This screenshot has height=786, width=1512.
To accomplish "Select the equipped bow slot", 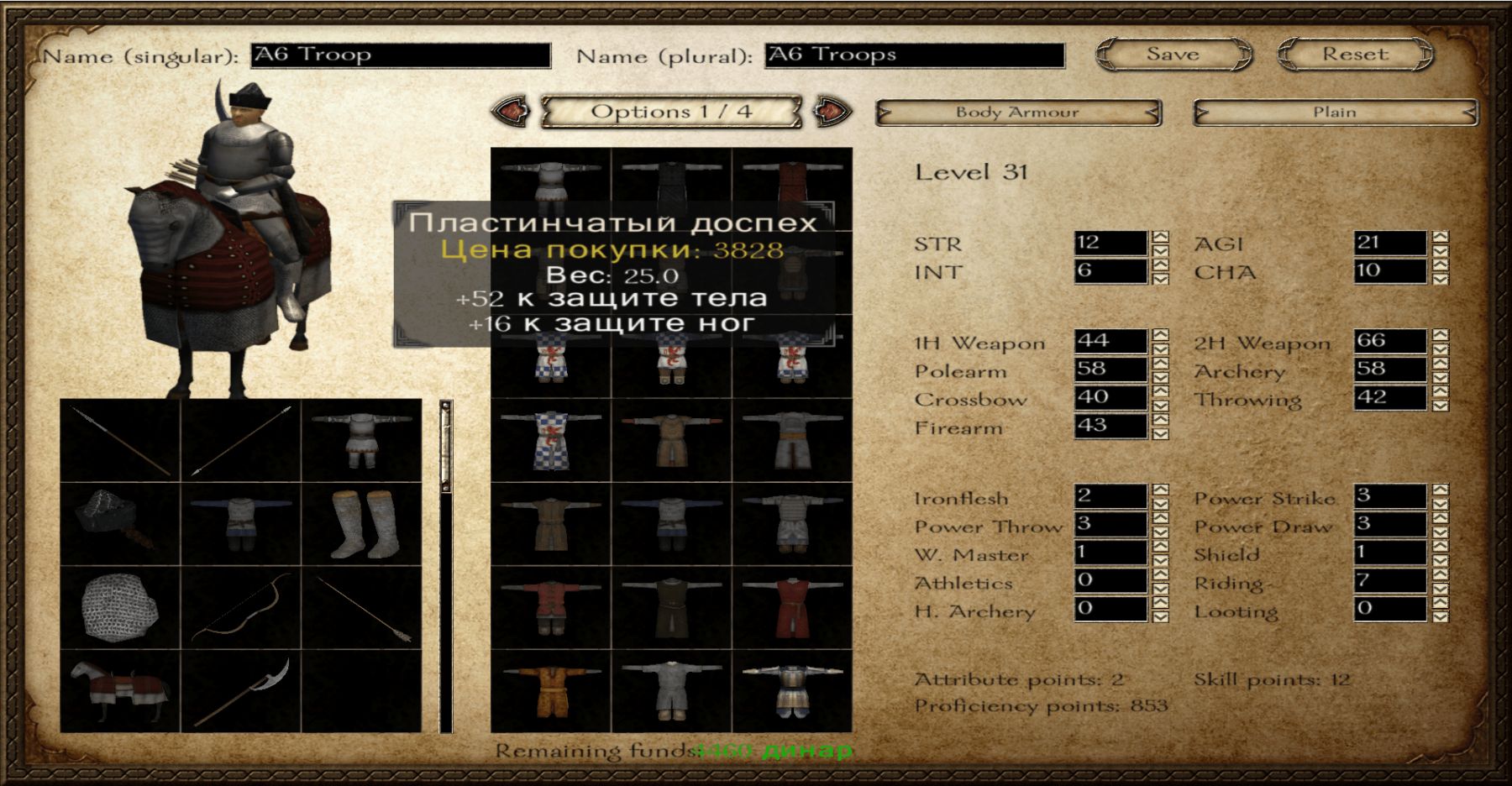I will (241, 607).
